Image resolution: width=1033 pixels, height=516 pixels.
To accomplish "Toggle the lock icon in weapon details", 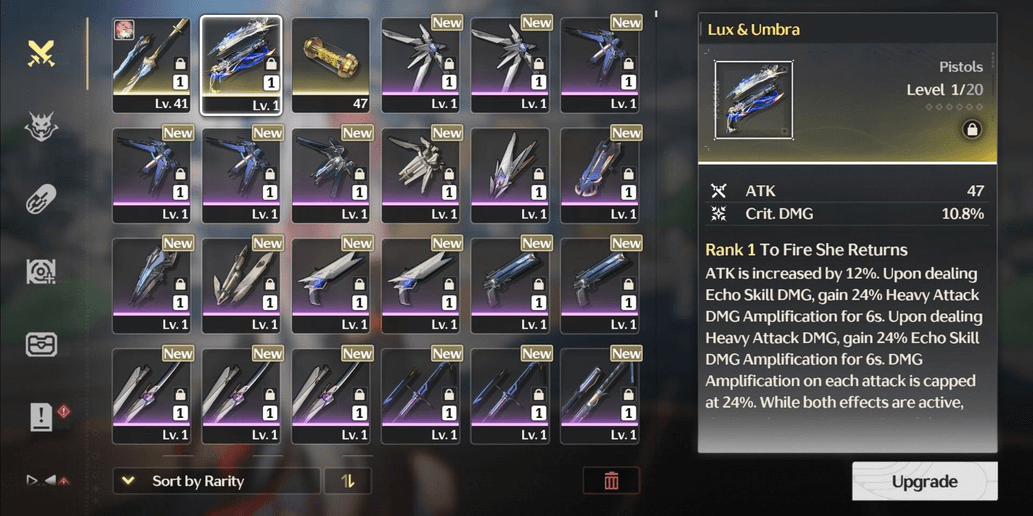I will point(970,128).
